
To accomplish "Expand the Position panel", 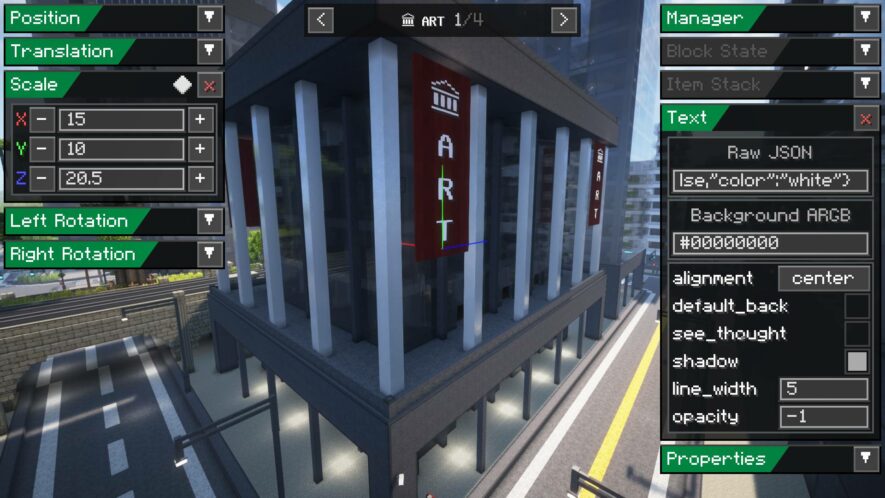I will (x=209, y=18).
